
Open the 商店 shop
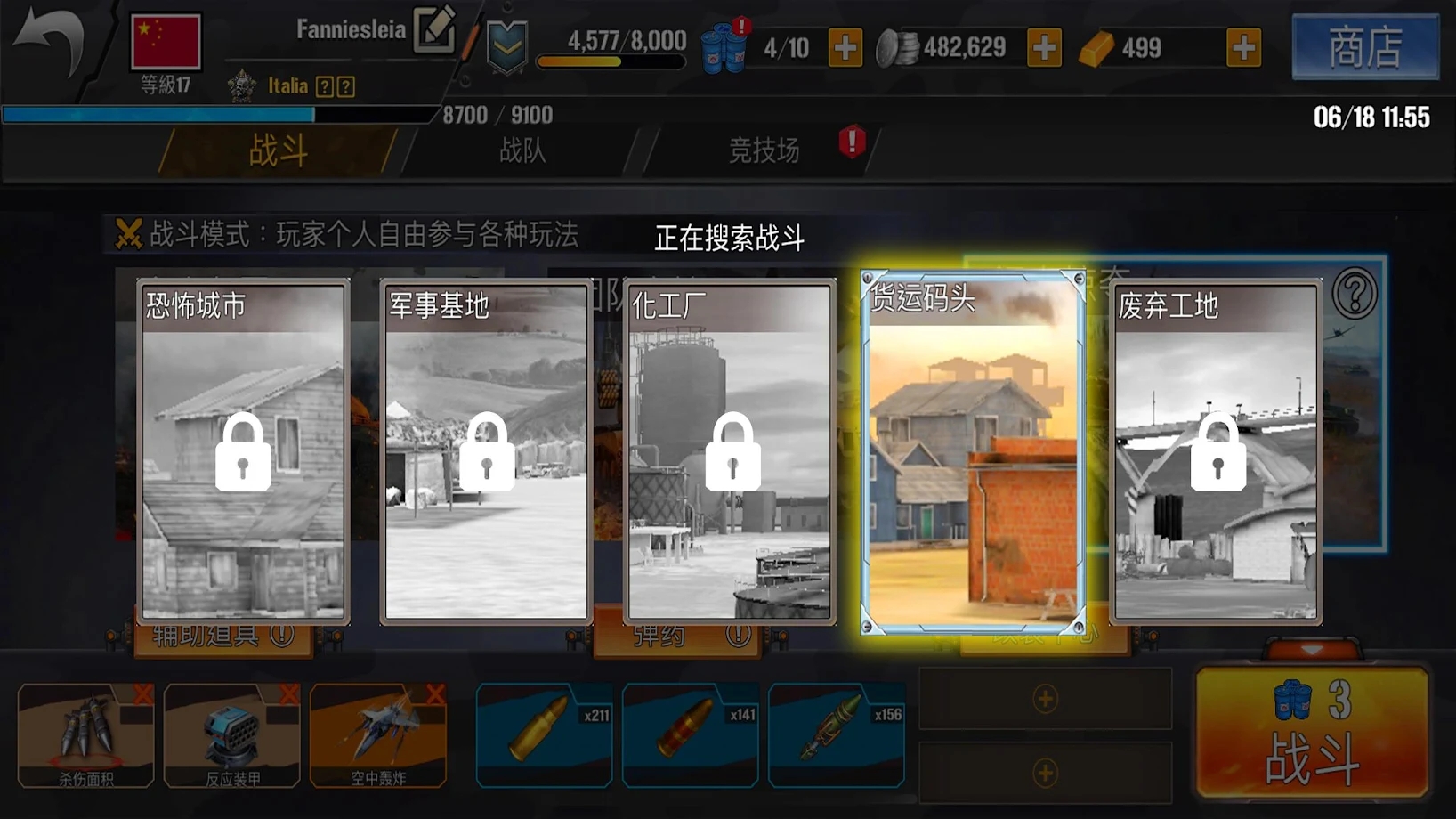pyautogui.click(x=1365, y=48)
